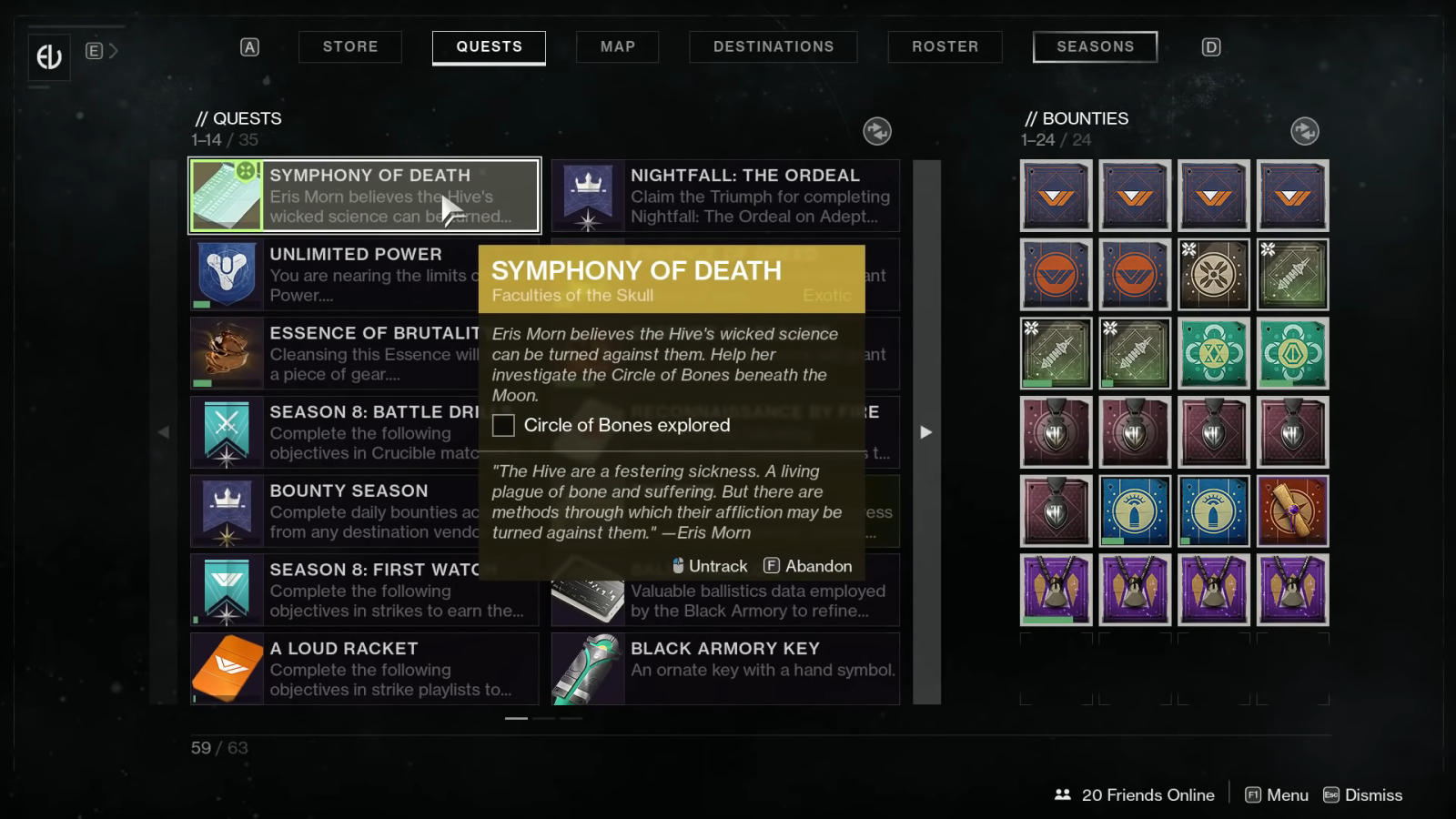Open the Roster tab
This screenshot has height=819, width=1456.
point(945,46)
